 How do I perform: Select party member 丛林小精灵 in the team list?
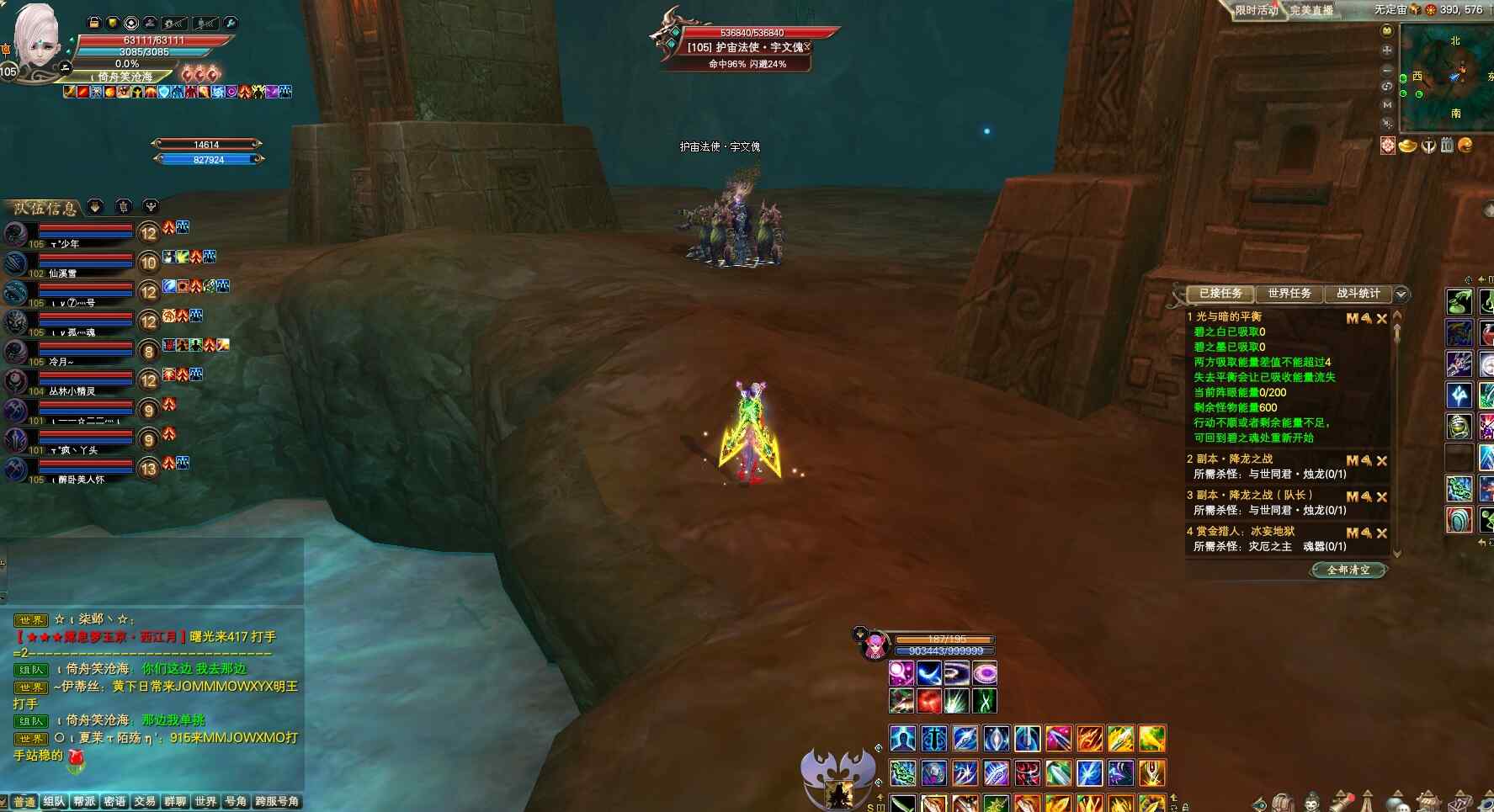pyautogui.click(x=72, y=391)
